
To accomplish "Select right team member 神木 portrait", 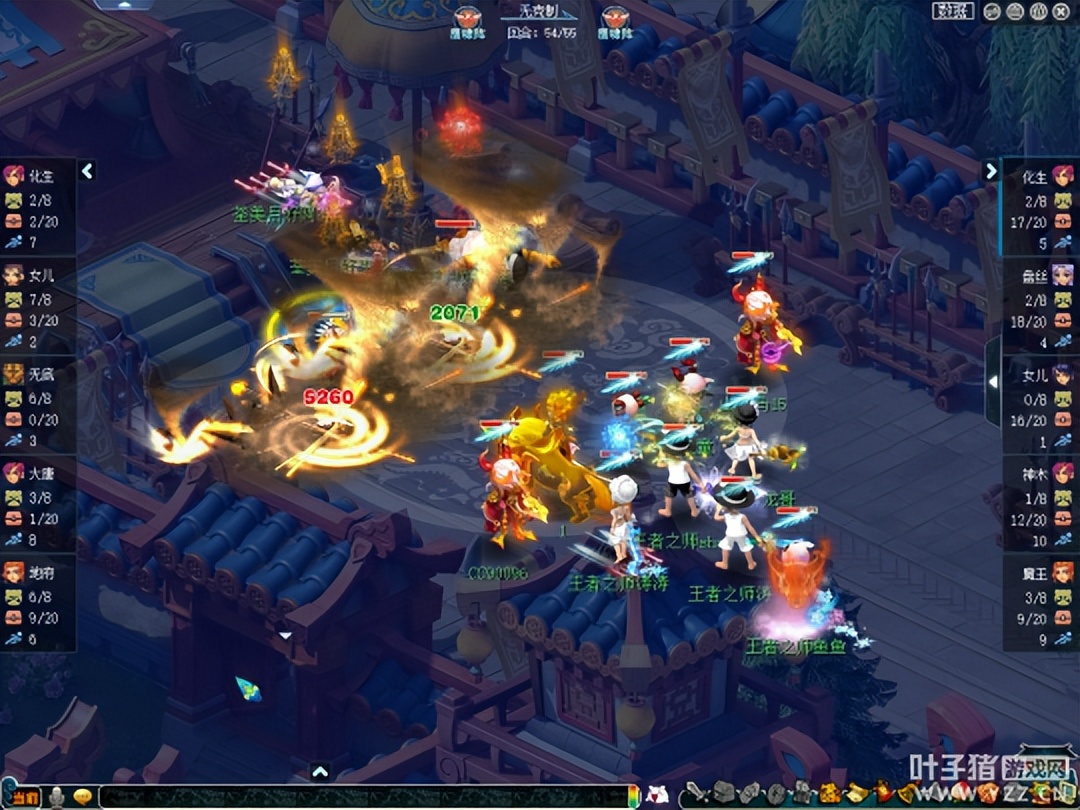I will (1062, 473).
